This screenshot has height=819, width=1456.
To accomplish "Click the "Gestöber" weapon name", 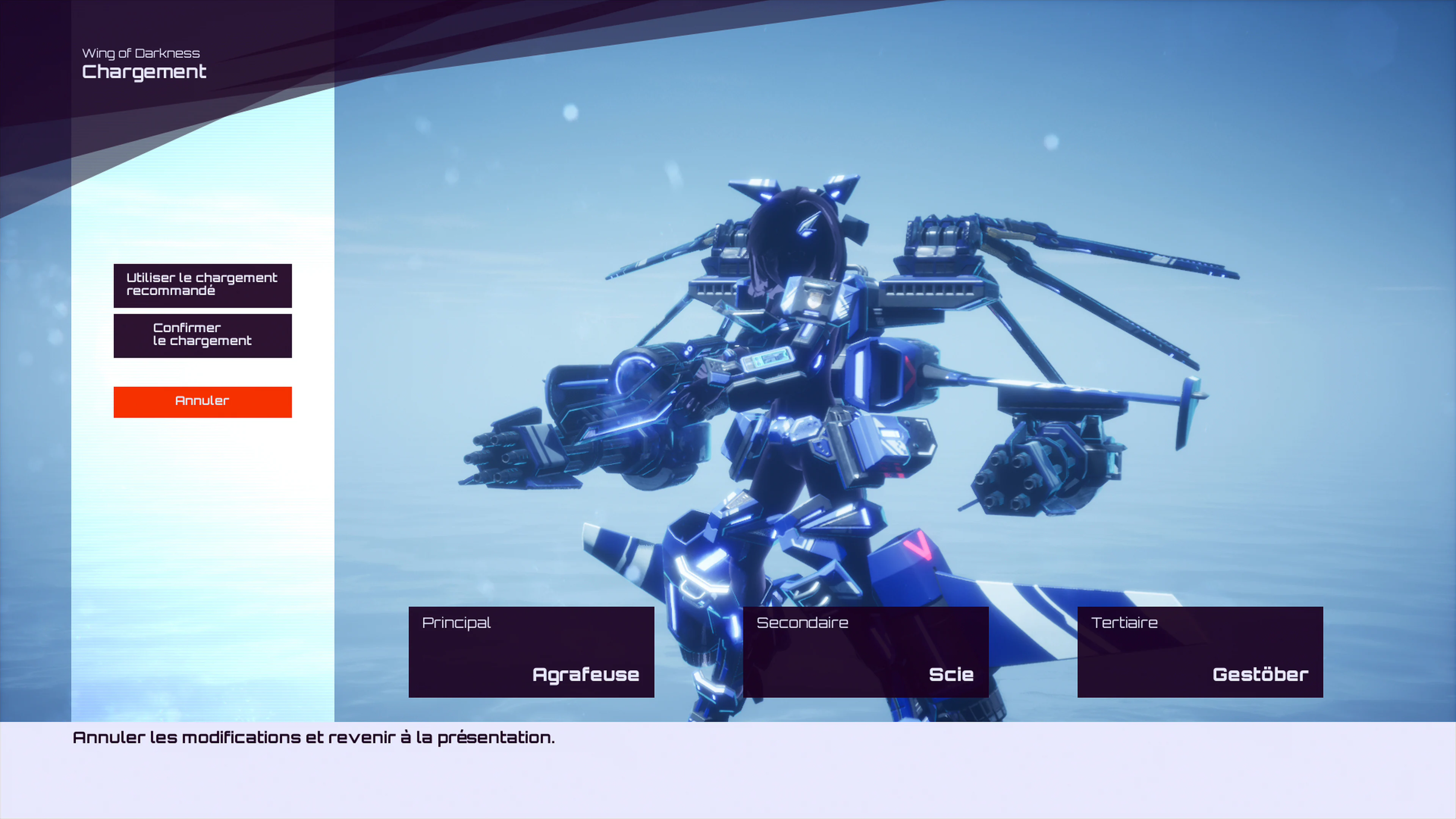I will tap(1259, 674).
